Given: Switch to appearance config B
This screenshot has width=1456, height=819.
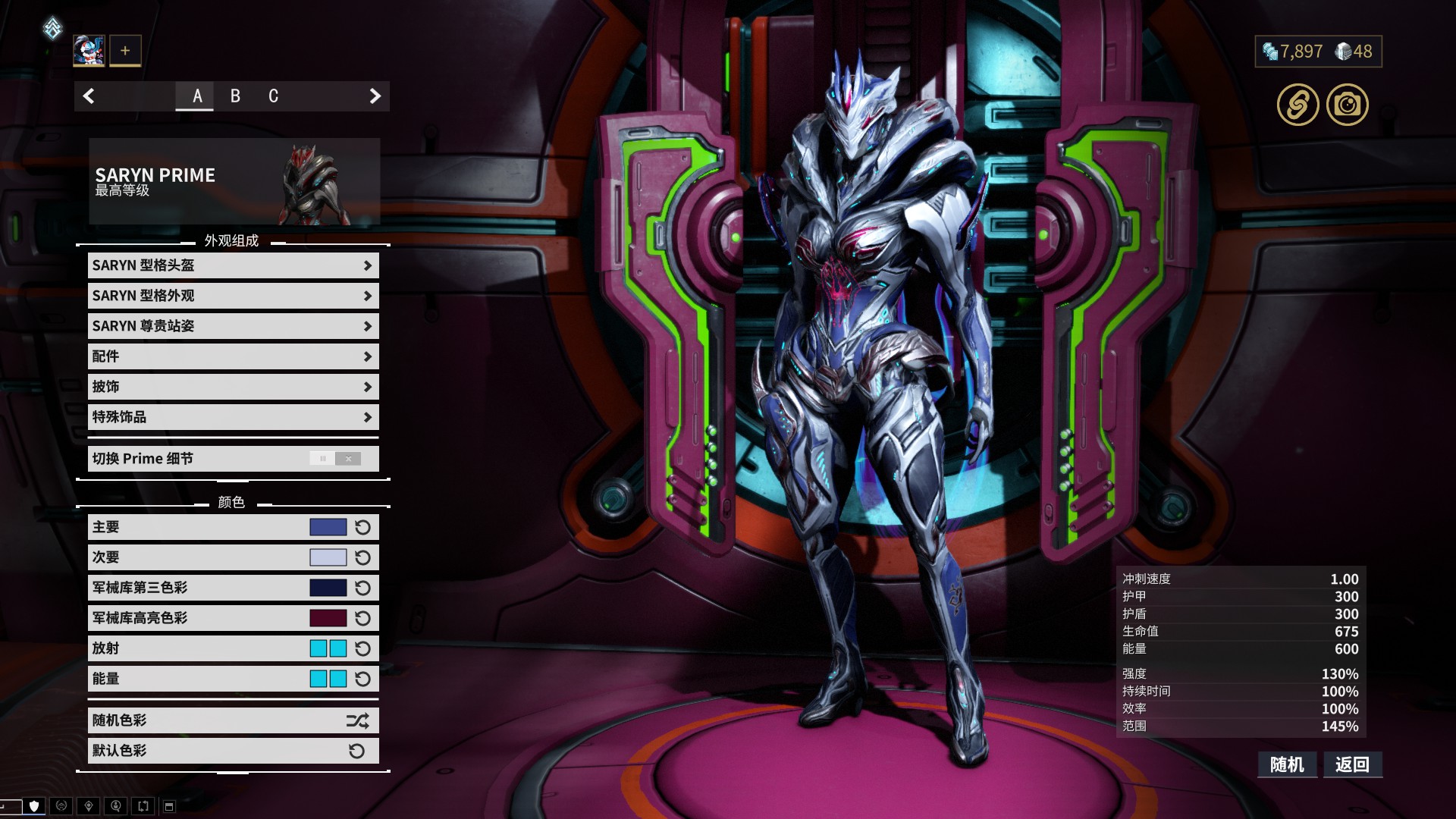Looking at the screenshot, I should click(x=235, y=96).
